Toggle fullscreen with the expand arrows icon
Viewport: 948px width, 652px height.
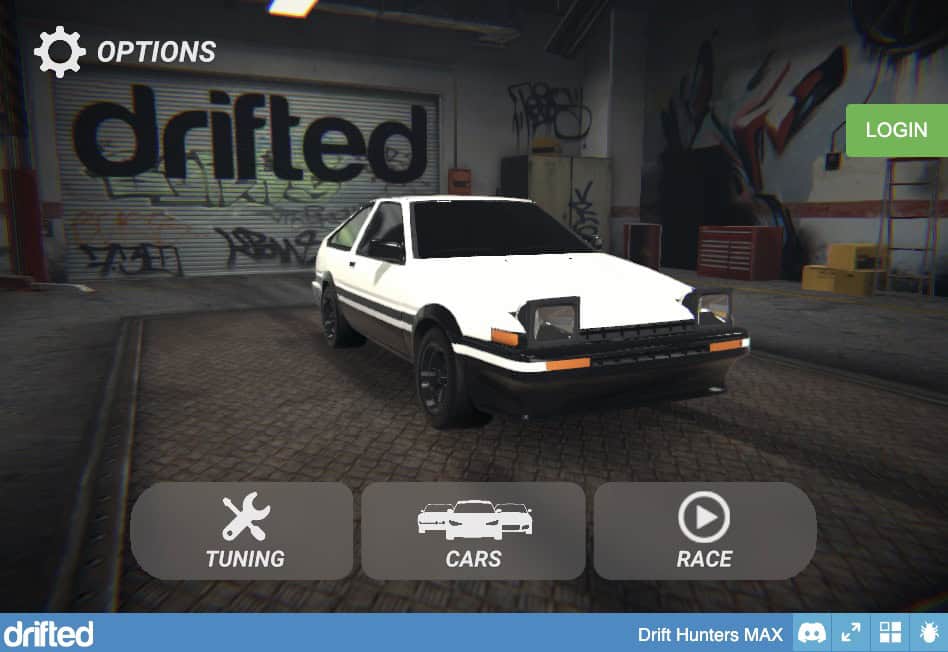tap(851, 633)
